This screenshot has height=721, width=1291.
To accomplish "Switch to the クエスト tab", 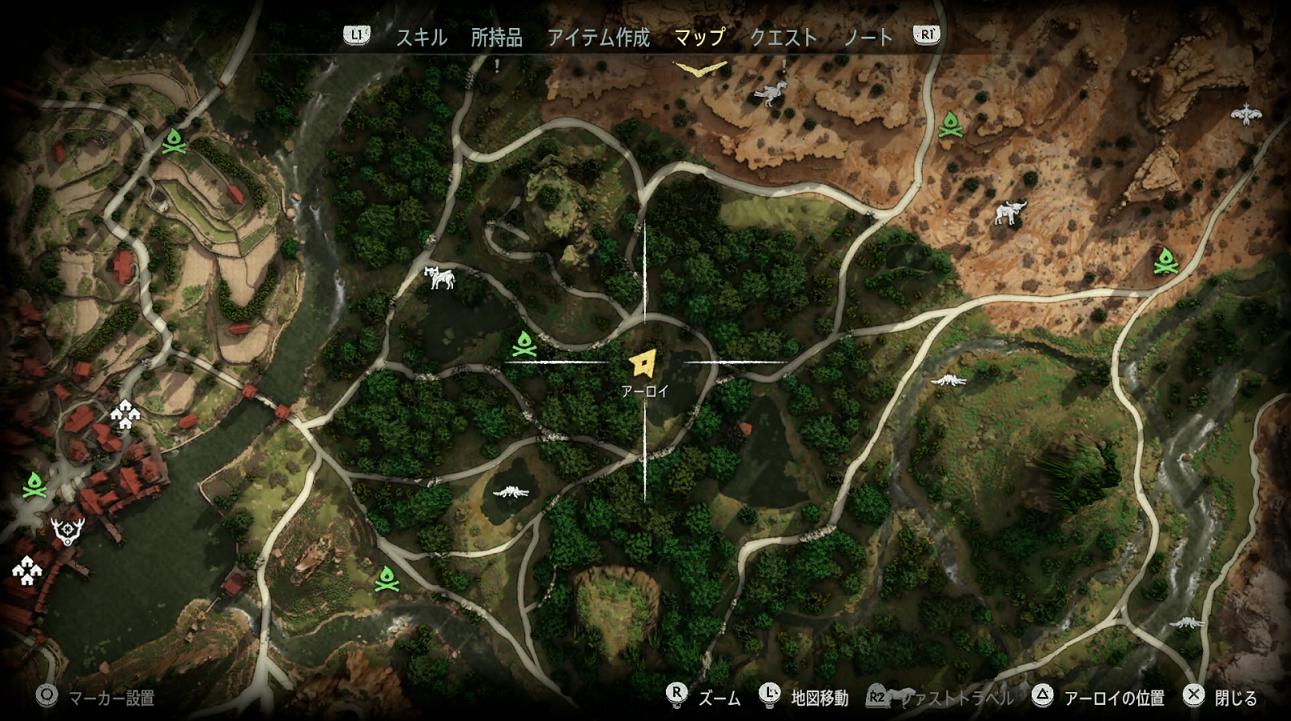I will (781, 35).
